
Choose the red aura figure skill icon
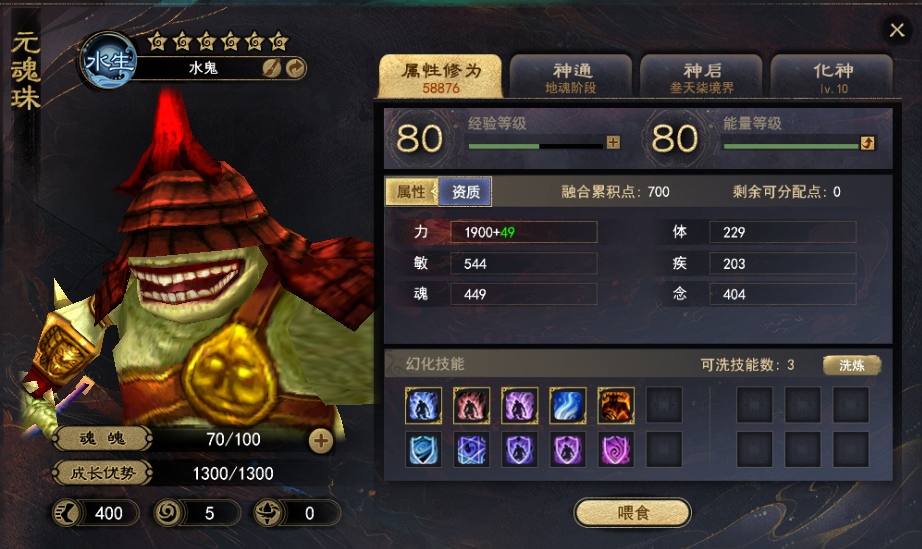[472, 406]
